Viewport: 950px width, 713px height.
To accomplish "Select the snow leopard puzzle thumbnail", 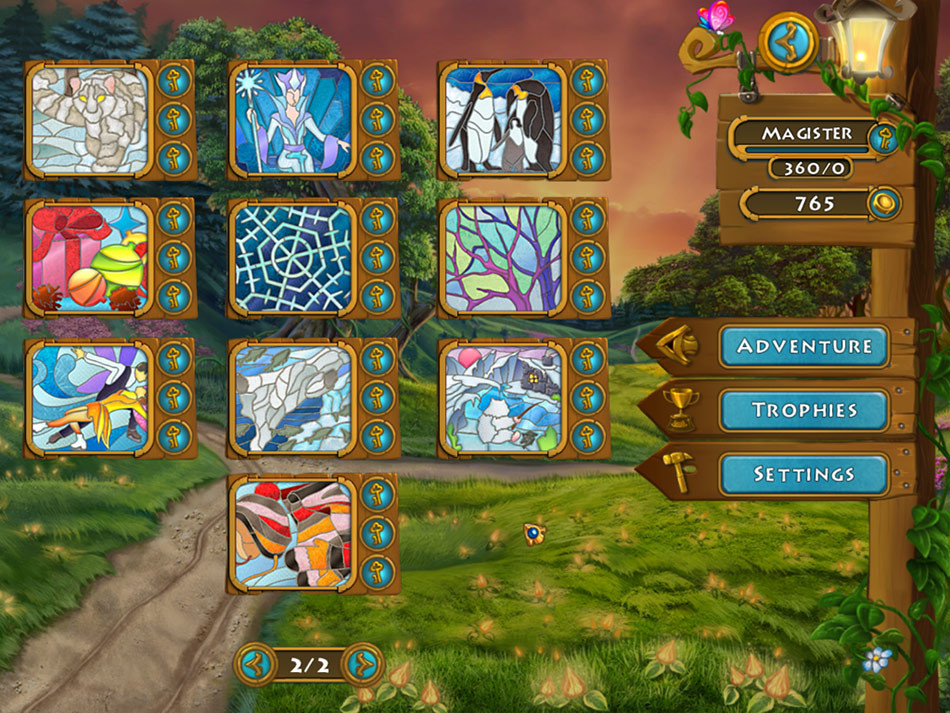I will point(89,120).
